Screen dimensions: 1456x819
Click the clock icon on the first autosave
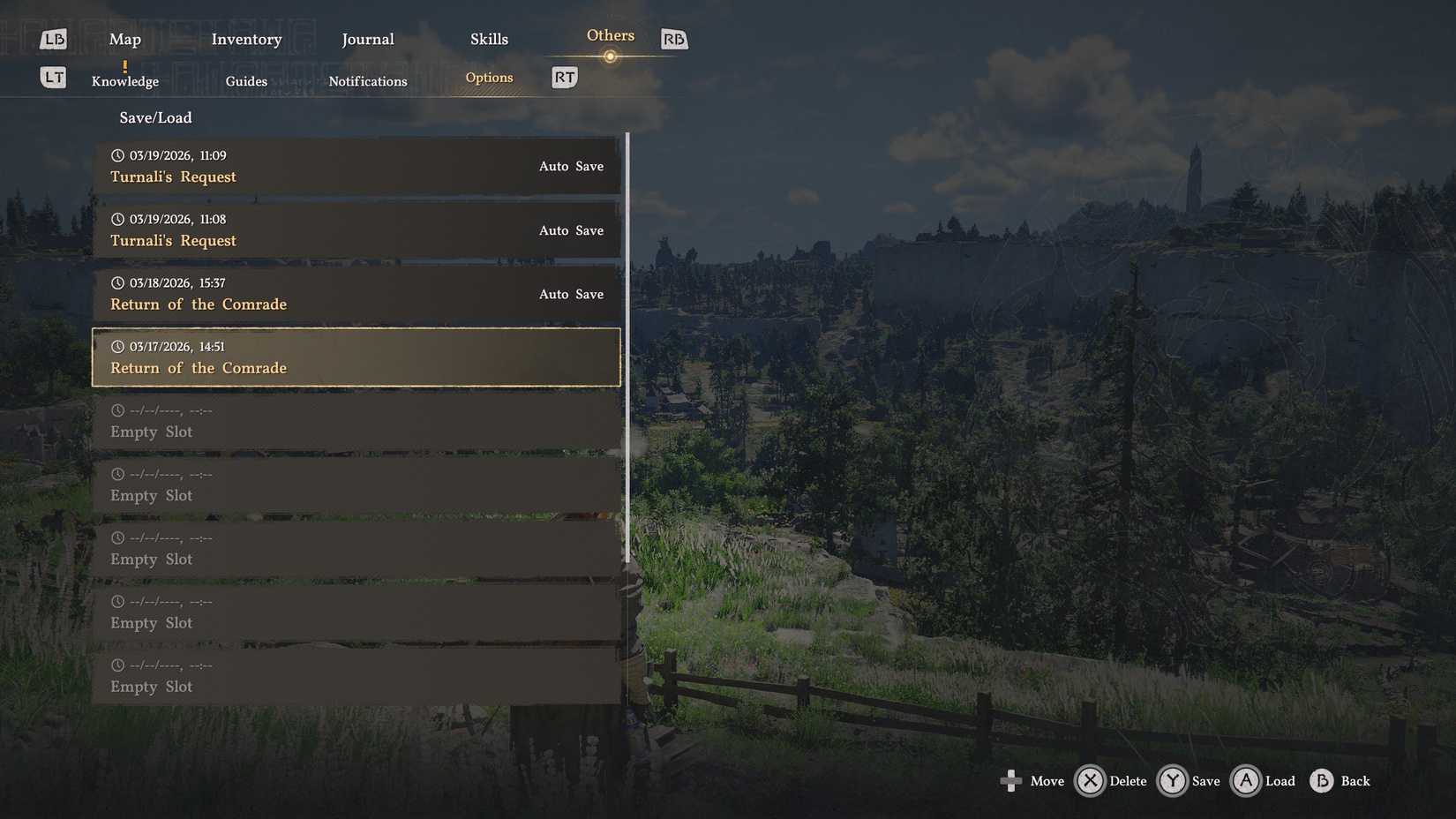(117, 154)
